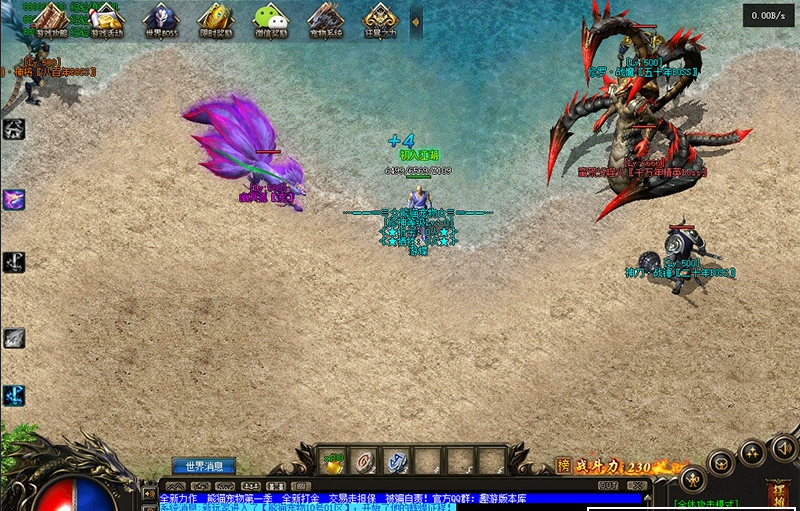The width and height of the screenshot is (800, 511).
Task: Open the 世界BOSS panel
Action: coord(161,20)
